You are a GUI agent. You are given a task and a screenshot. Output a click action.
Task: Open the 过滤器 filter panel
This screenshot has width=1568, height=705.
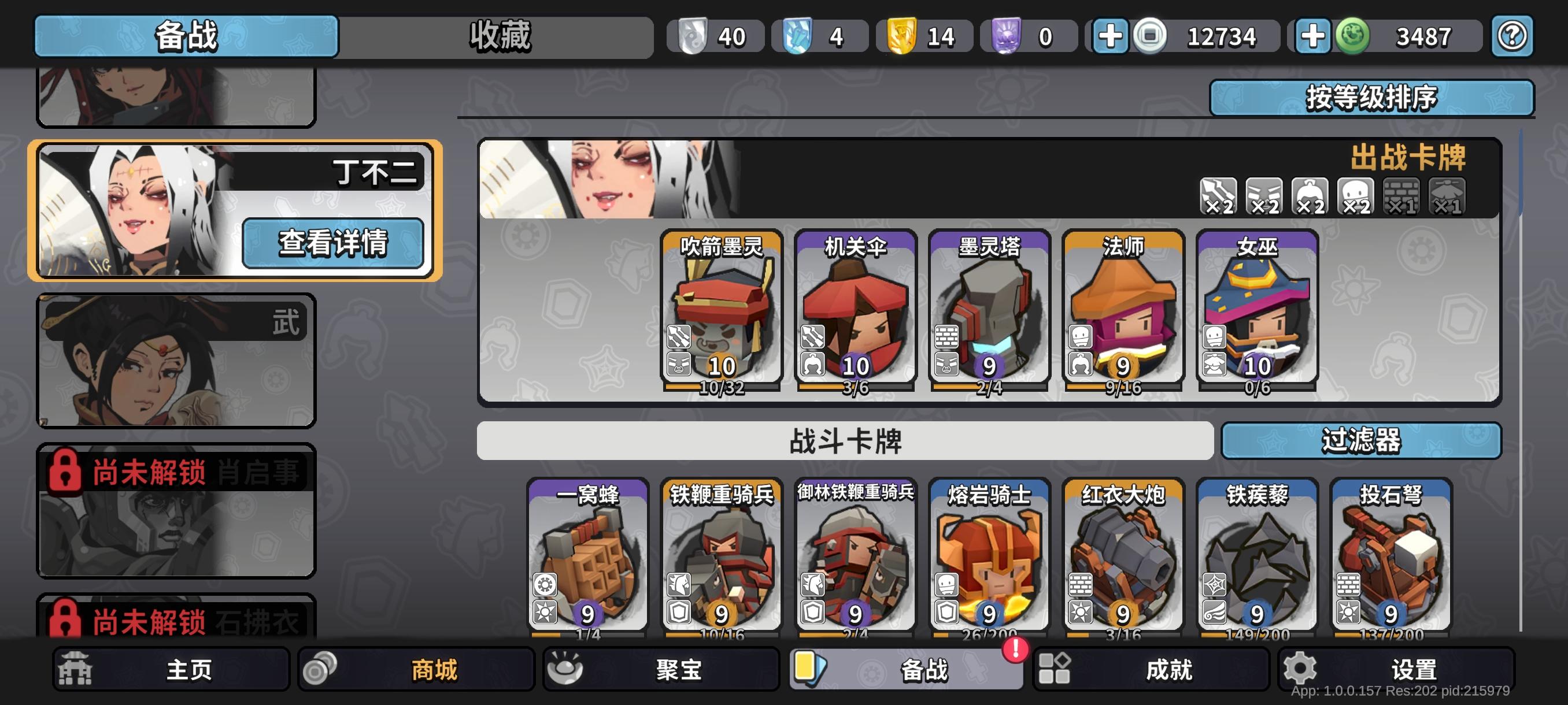tap(1363, 443)
